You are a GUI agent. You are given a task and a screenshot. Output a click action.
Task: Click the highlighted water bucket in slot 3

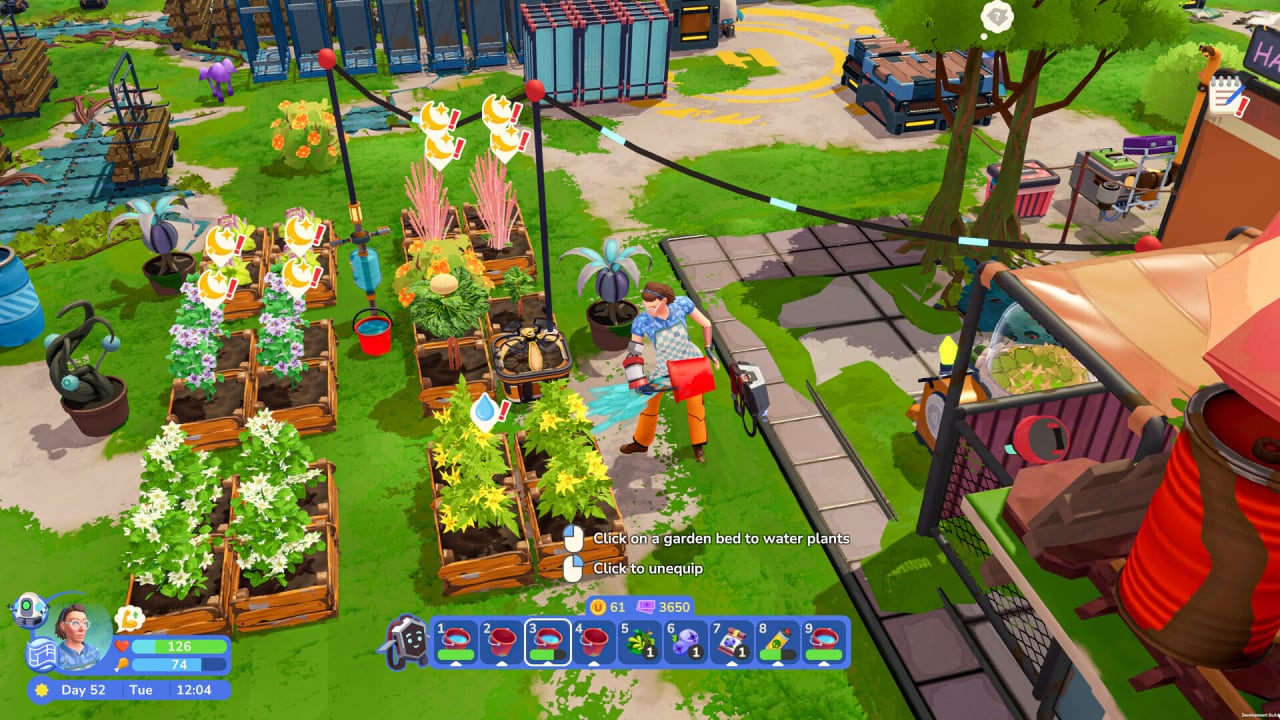point(547,641)
